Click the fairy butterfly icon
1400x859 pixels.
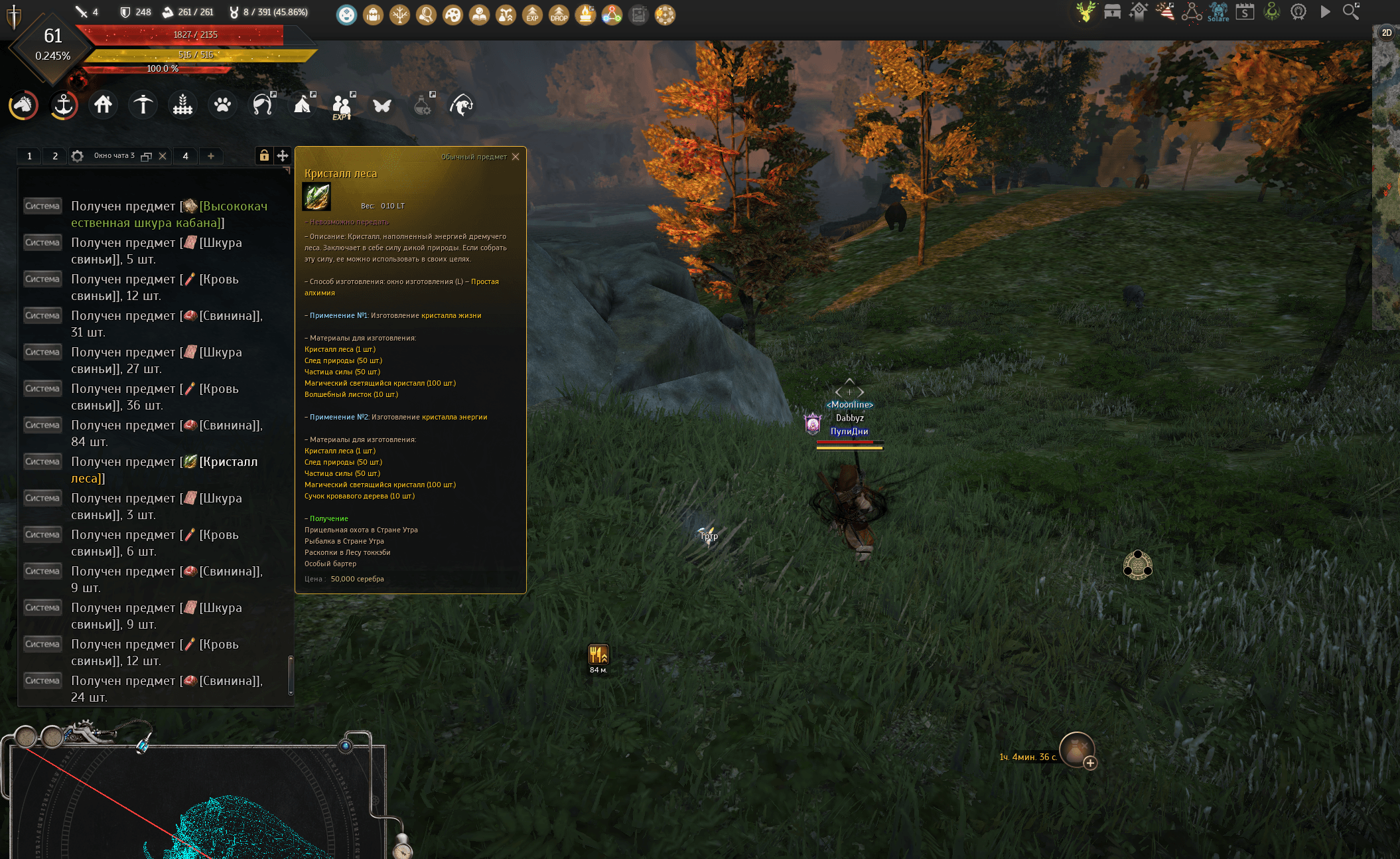[x=382, y=106]
